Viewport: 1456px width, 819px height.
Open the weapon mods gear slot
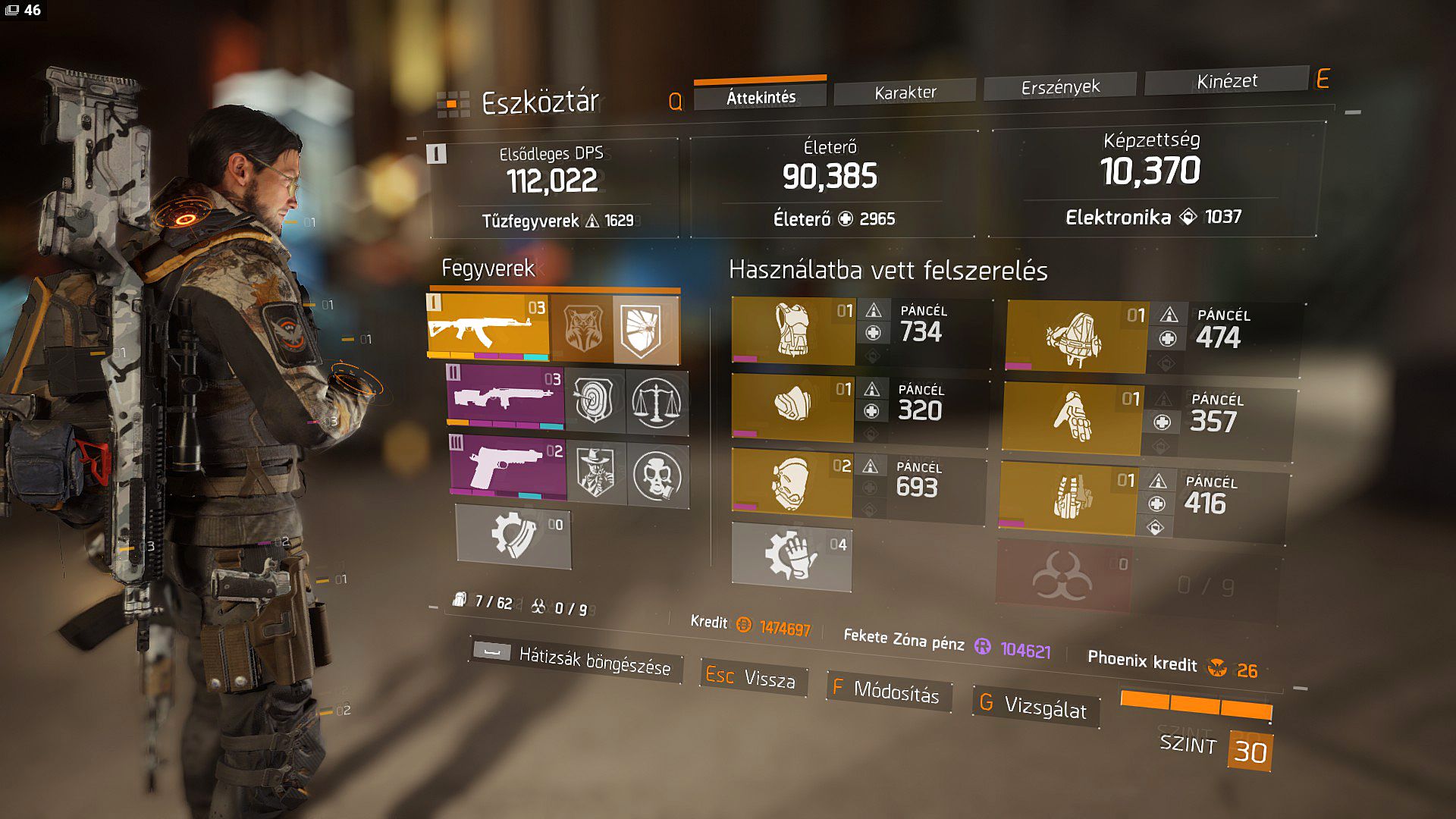[513, 535]
